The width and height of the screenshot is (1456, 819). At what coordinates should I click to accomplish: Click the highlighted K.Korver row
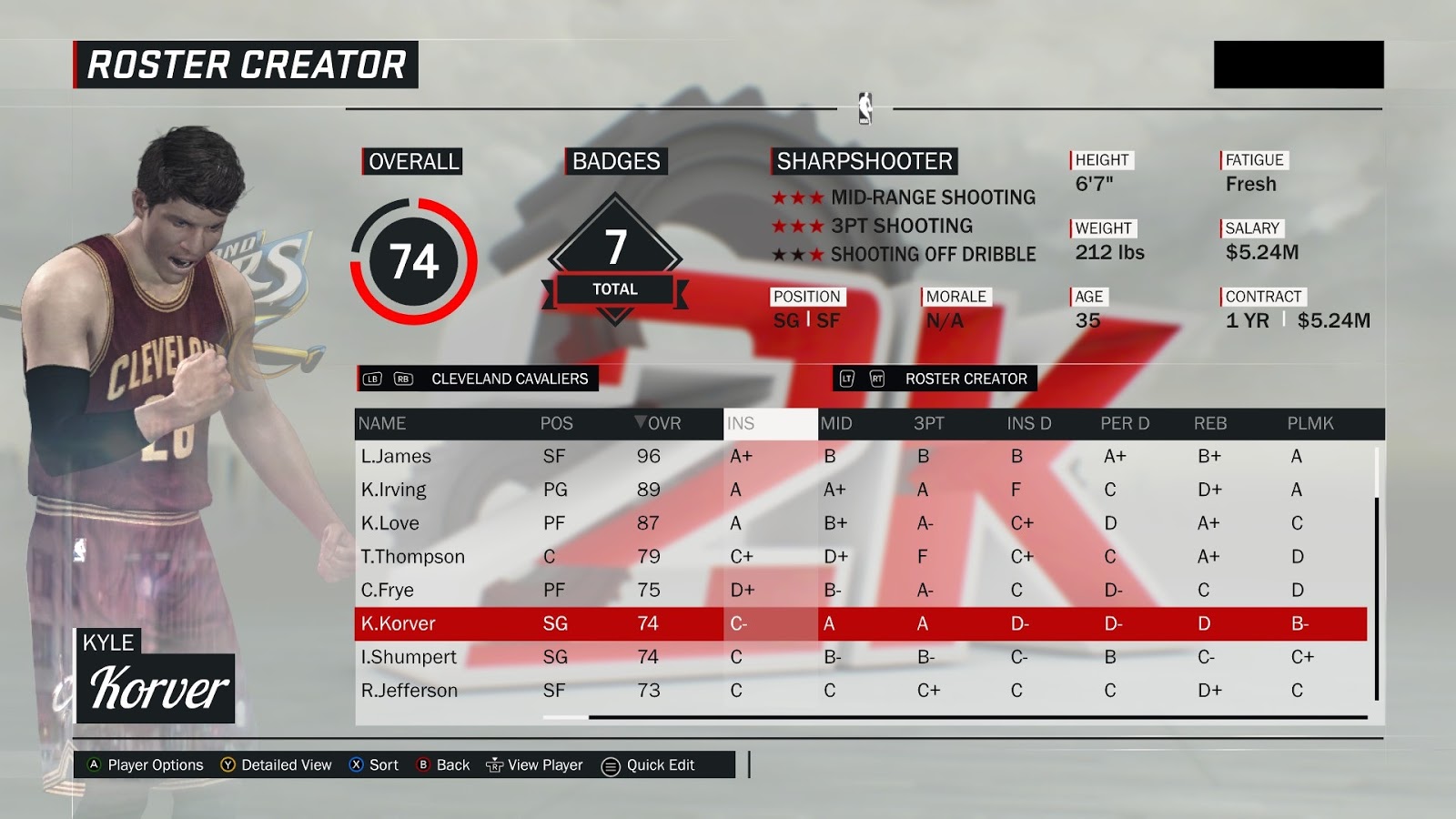[399, 623]
